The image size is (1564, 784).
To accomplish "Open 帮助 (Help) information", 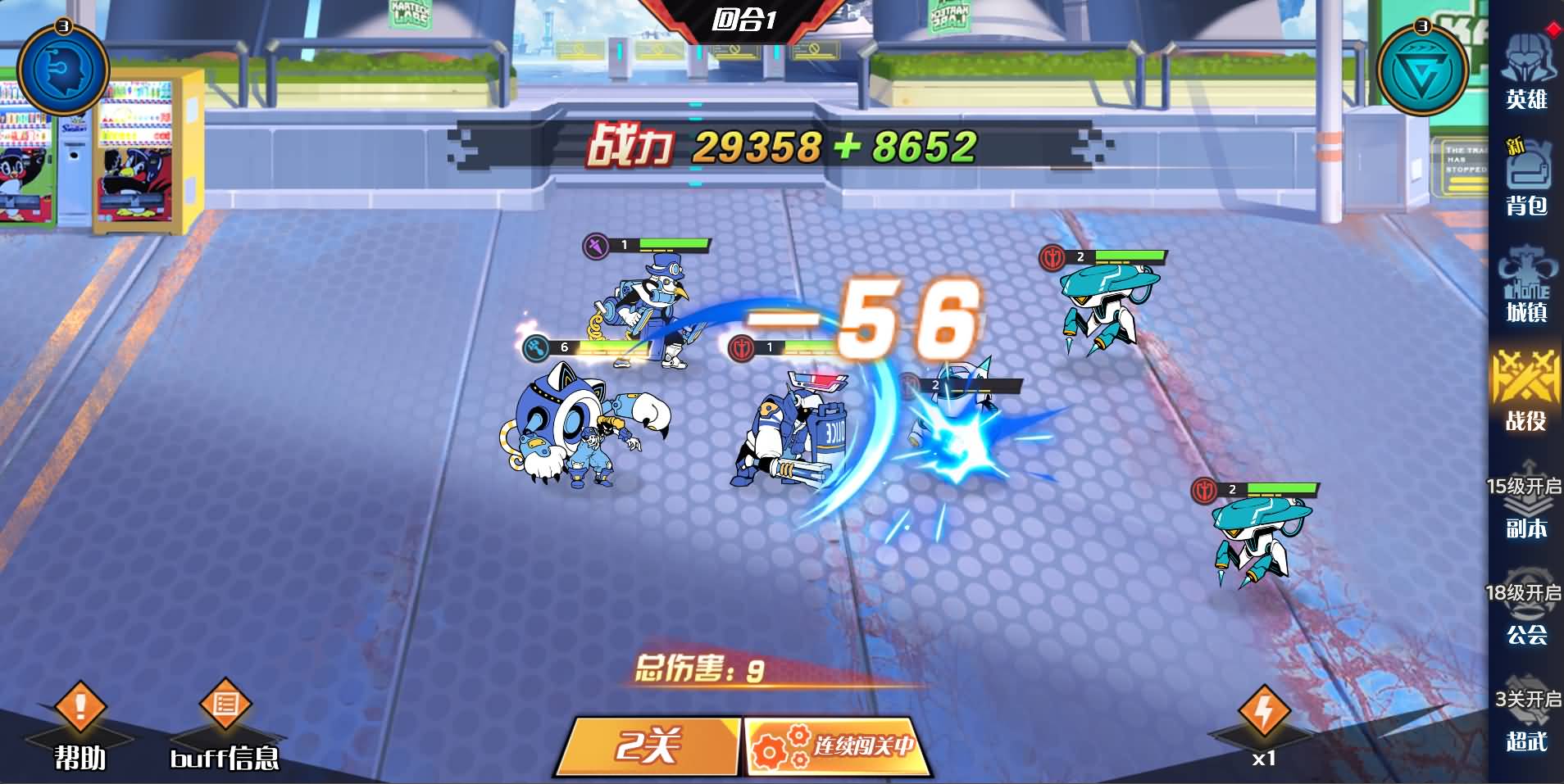I will (80, 721).
